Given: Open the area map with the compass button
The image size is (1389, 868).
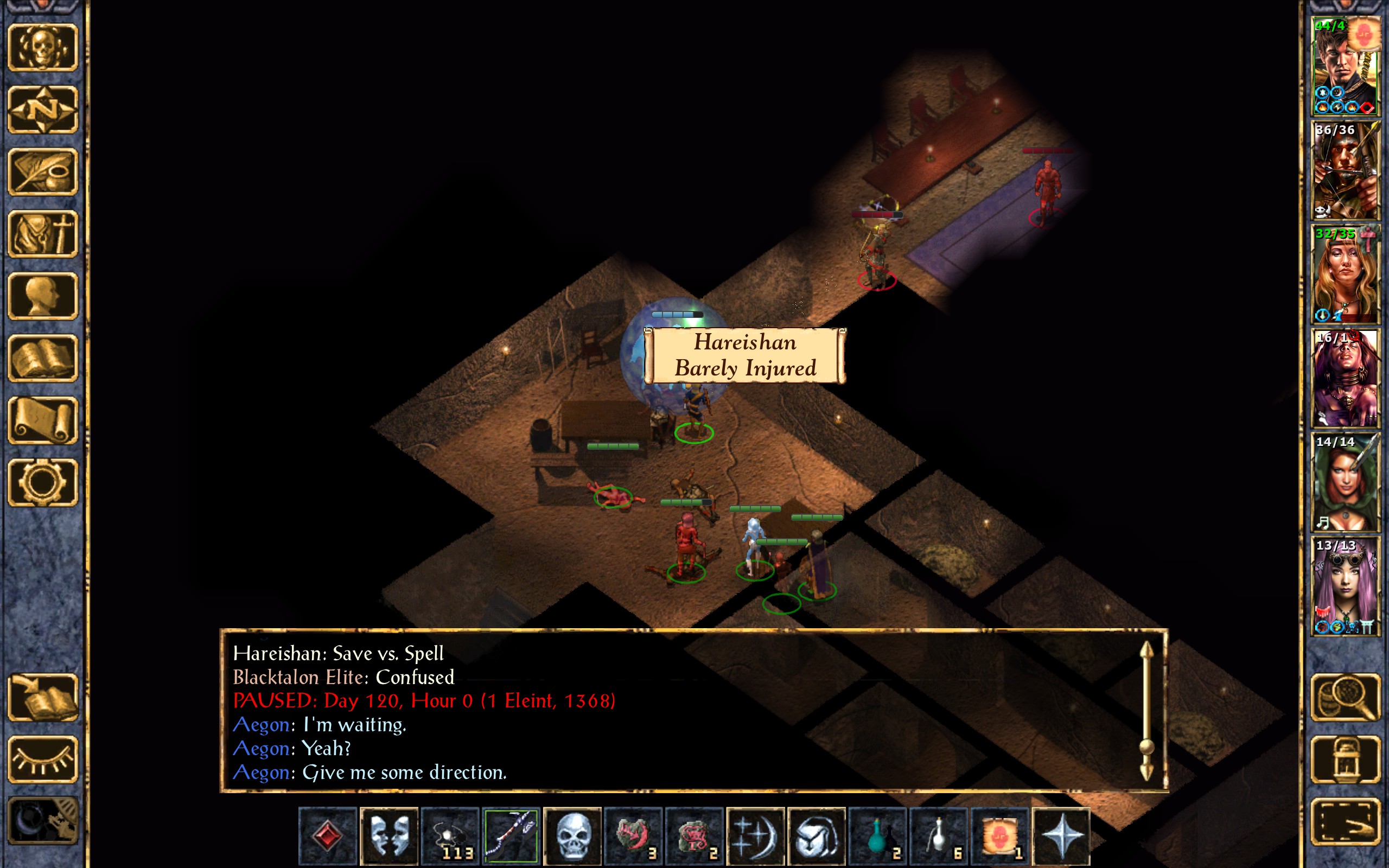Looking at the screenshot, I should [43, 110].
